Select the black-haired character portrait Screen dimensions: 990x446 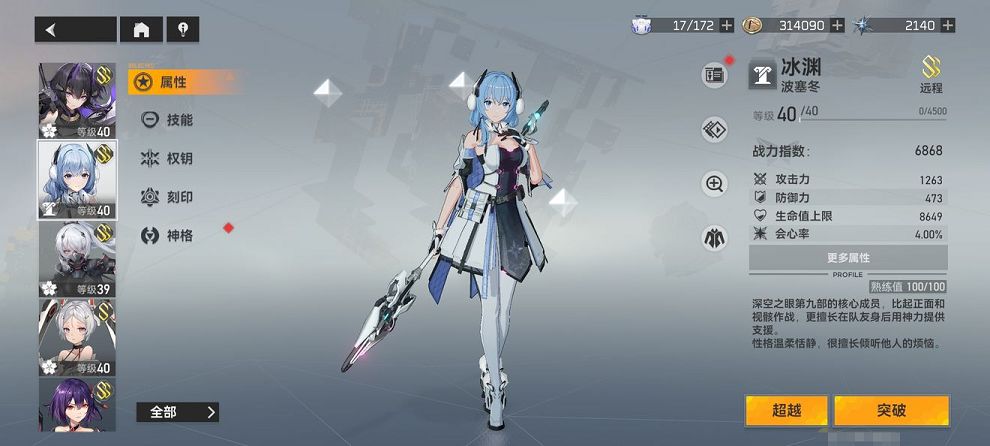coord(77,101)
